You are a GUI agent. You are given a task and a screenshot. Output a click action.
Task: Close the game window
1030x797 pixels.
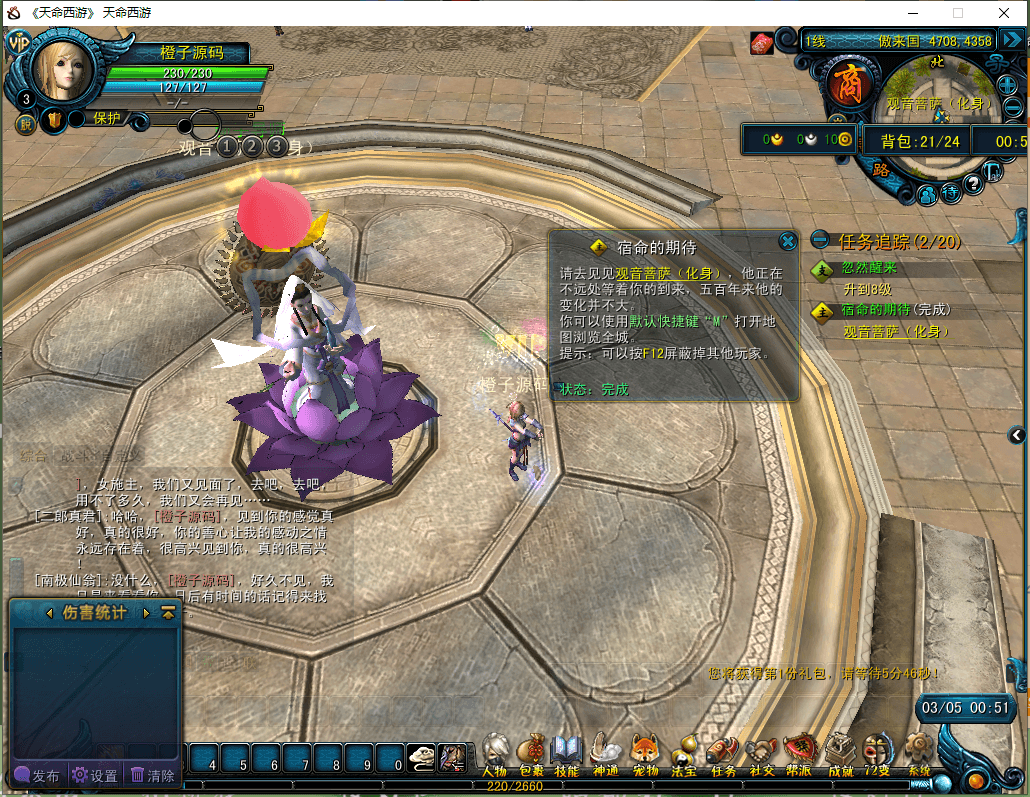click(1004, 14)
